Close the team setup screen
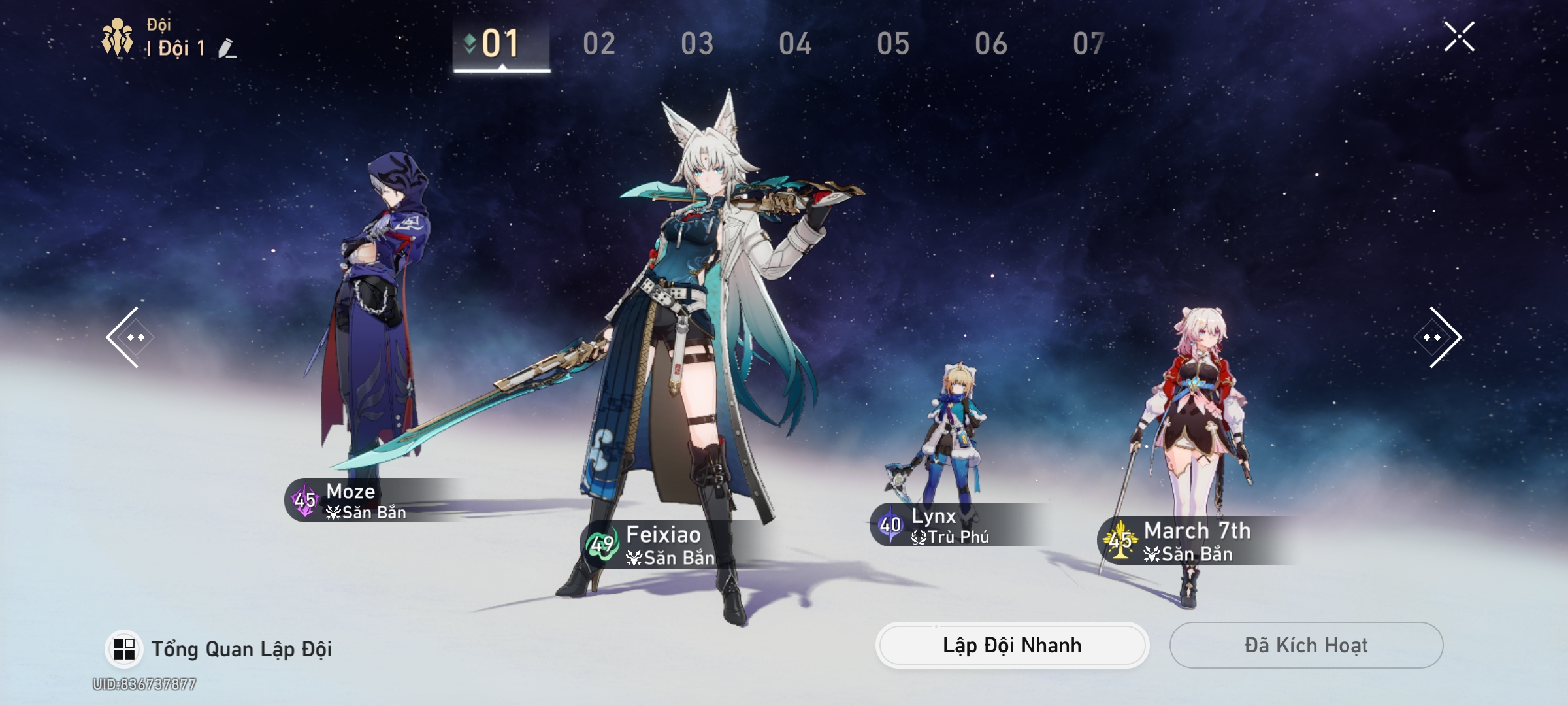 coord(1459,37)
